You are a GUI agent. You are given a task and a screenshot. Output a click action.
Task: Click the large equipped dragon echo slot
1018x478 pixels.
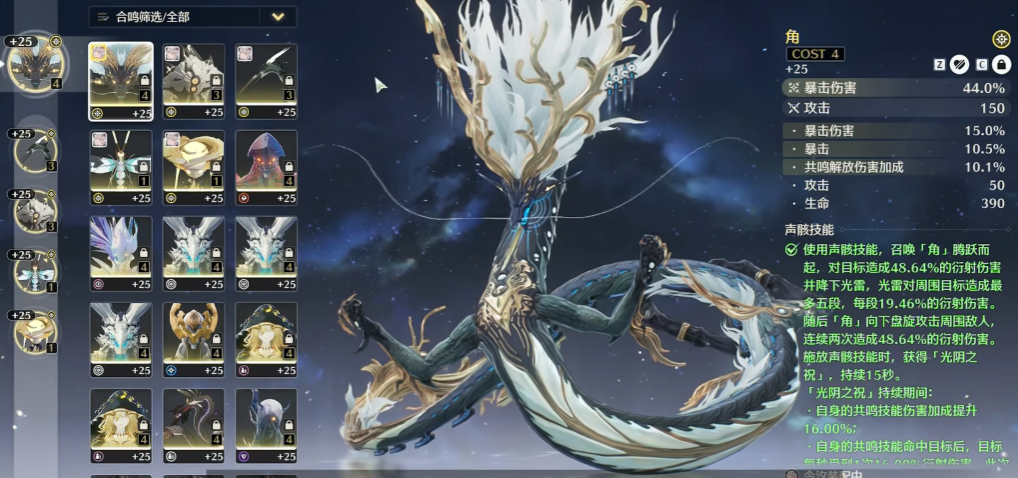[33, 64]
